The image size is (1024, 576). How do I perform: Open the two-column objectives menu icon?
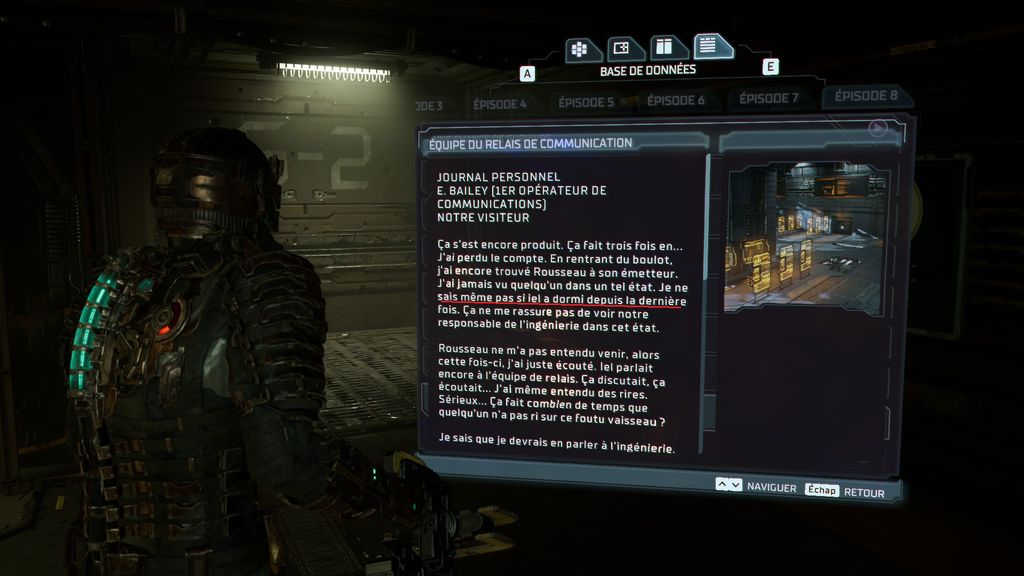pyautogui.click(x=664, y=47)
